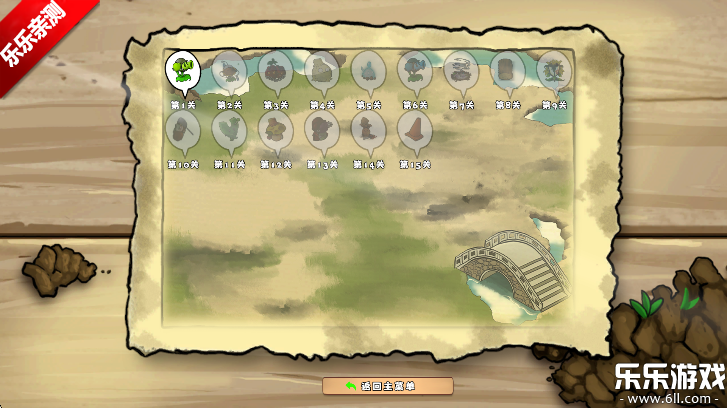727x408 pixels.
Task: Return to the main menu
Action: point(387,386)
